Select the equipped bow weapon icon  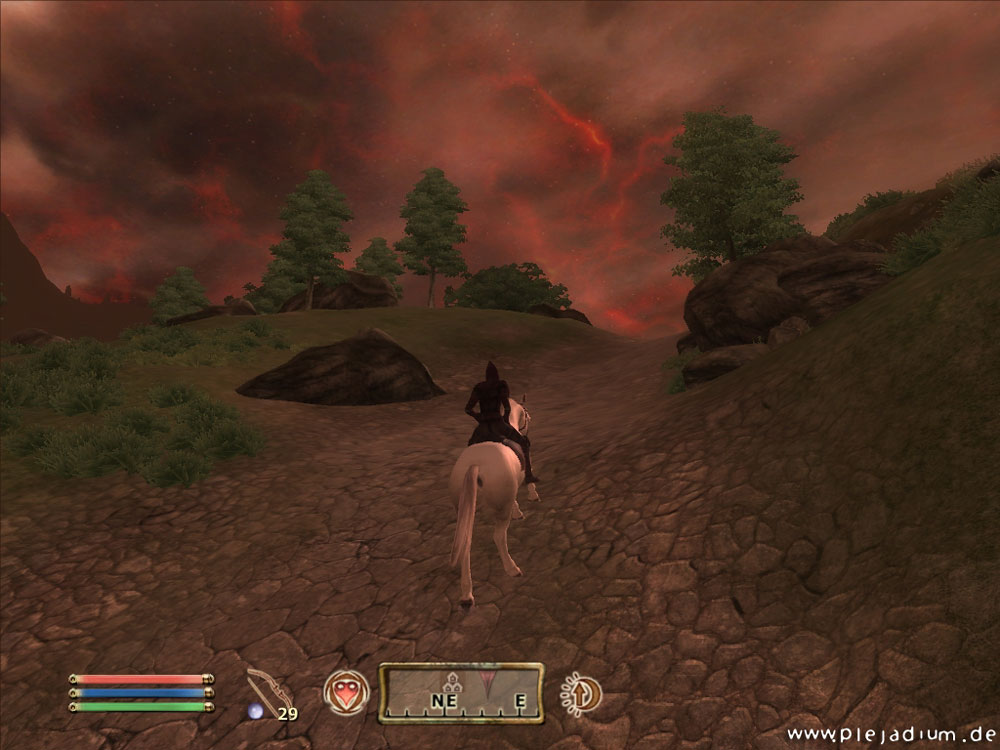tap(268, 689)
